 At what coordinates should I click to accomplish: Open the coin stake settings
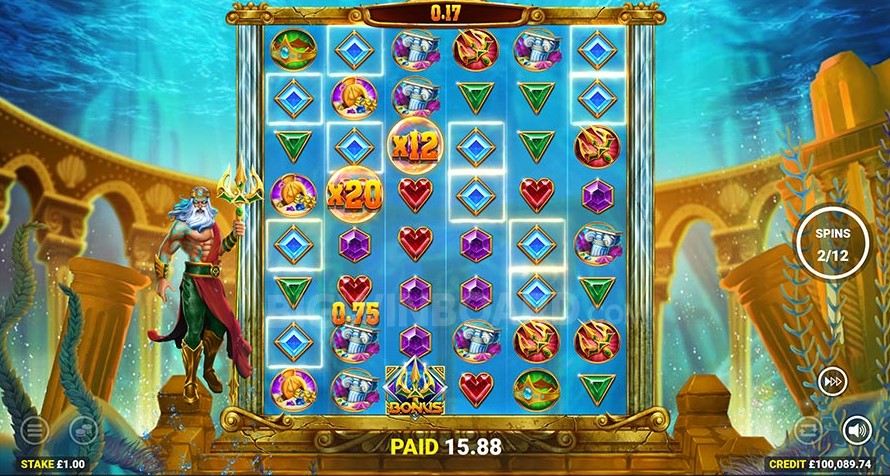coord(83,431)
